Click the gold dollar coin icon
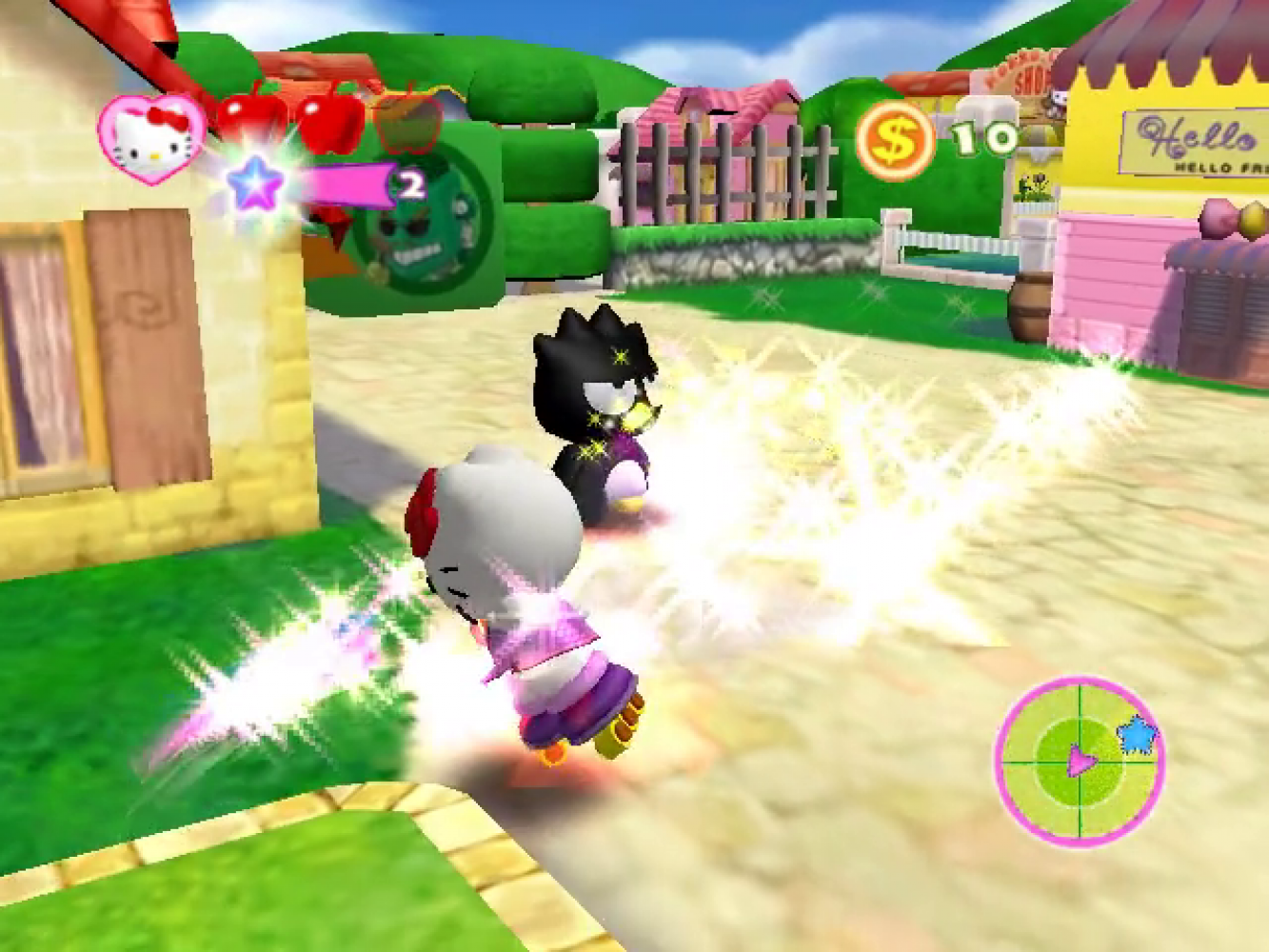 (894, 141)
